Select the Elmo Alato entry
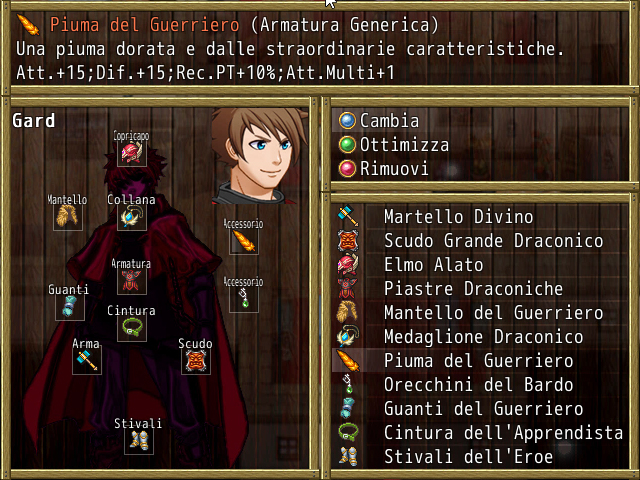Screen dimensions: 640x480 433,265
